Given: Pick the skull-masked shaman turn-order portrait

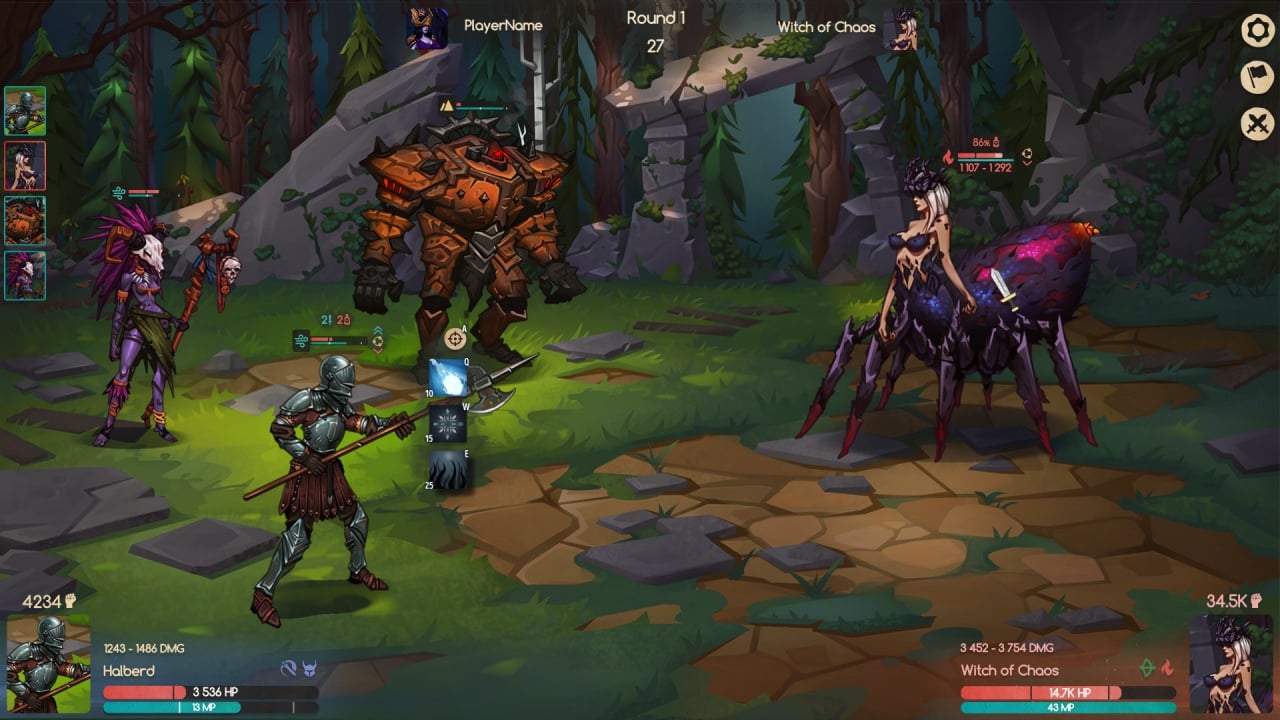Looking at the screenshot, I should coord(25,276).
